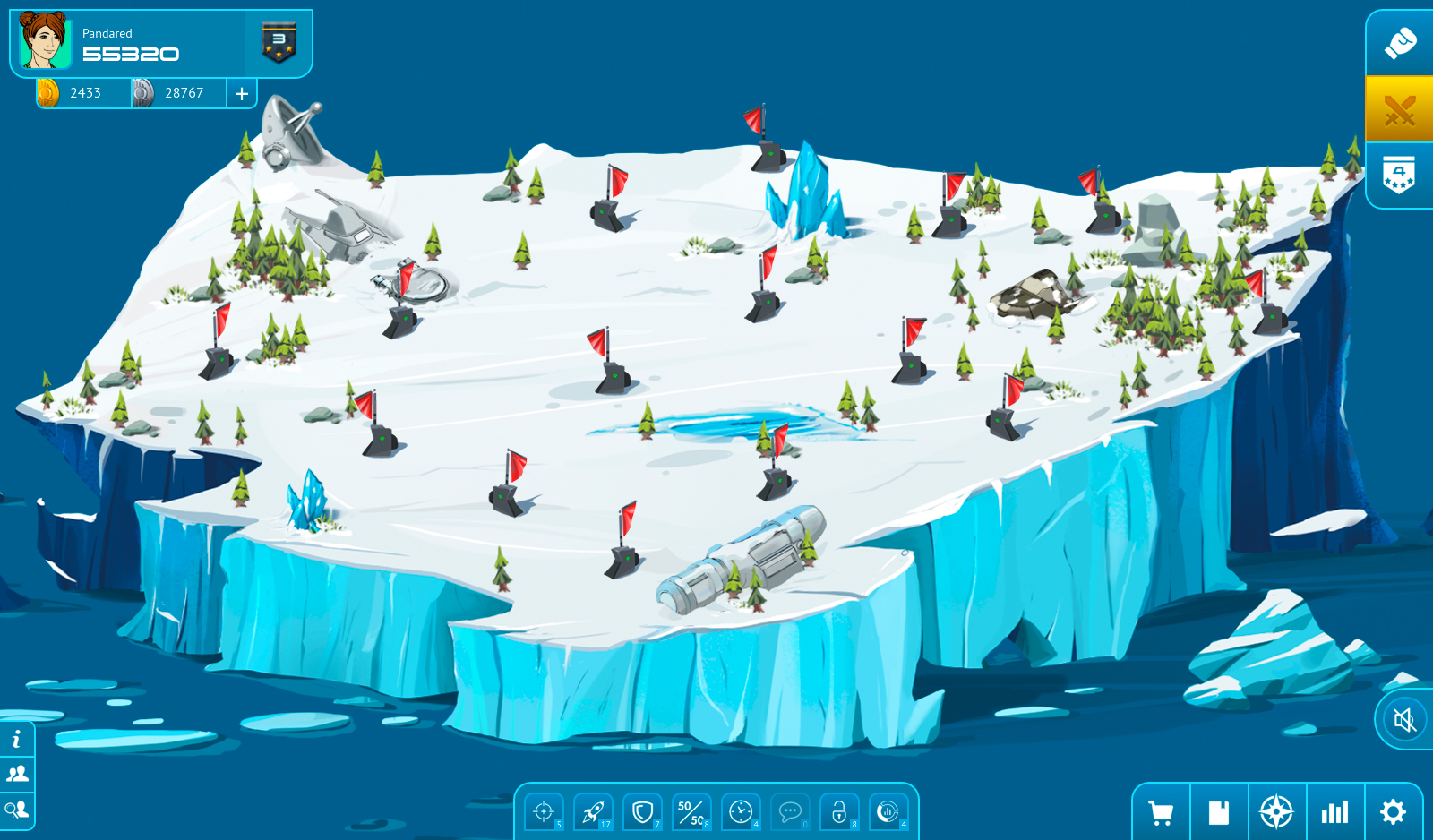Open the shop cart
The image size is (1433, 840).
(x=1161, y=812)
